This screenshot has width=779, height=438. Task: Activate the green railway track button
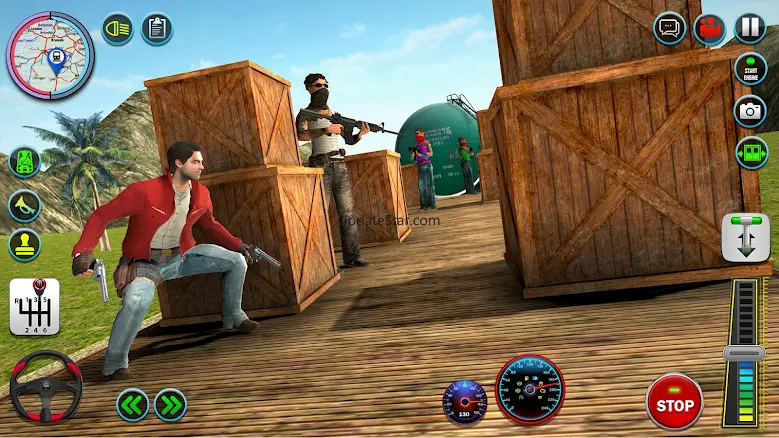[24, 163]
